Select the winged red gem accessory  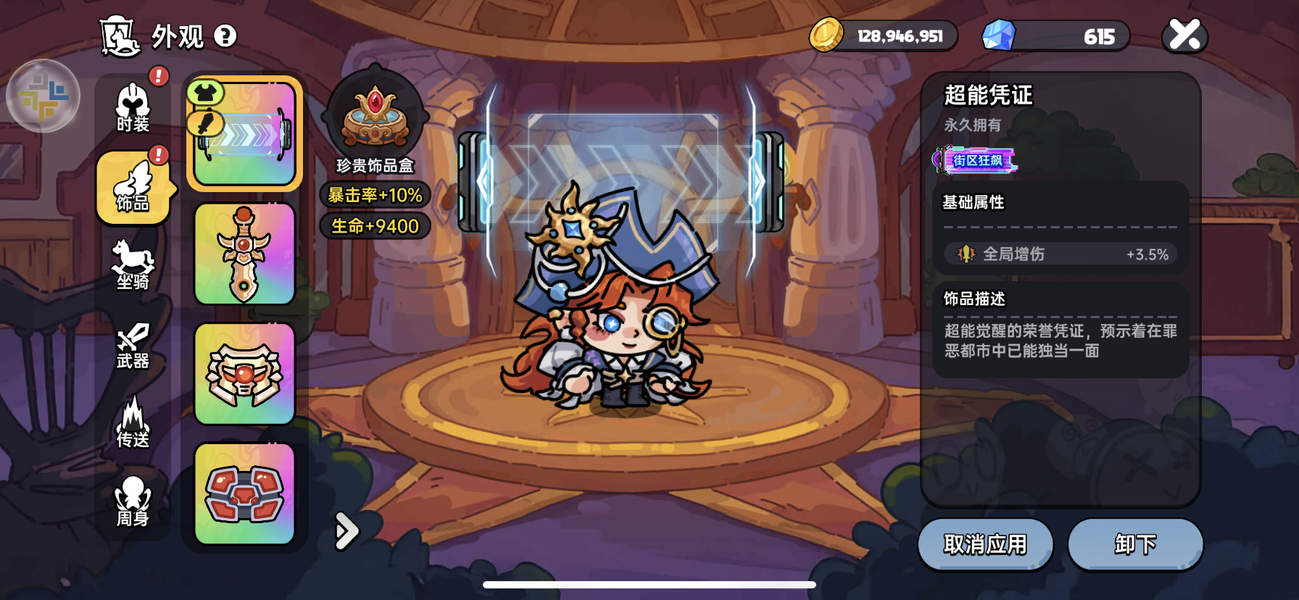245,374
